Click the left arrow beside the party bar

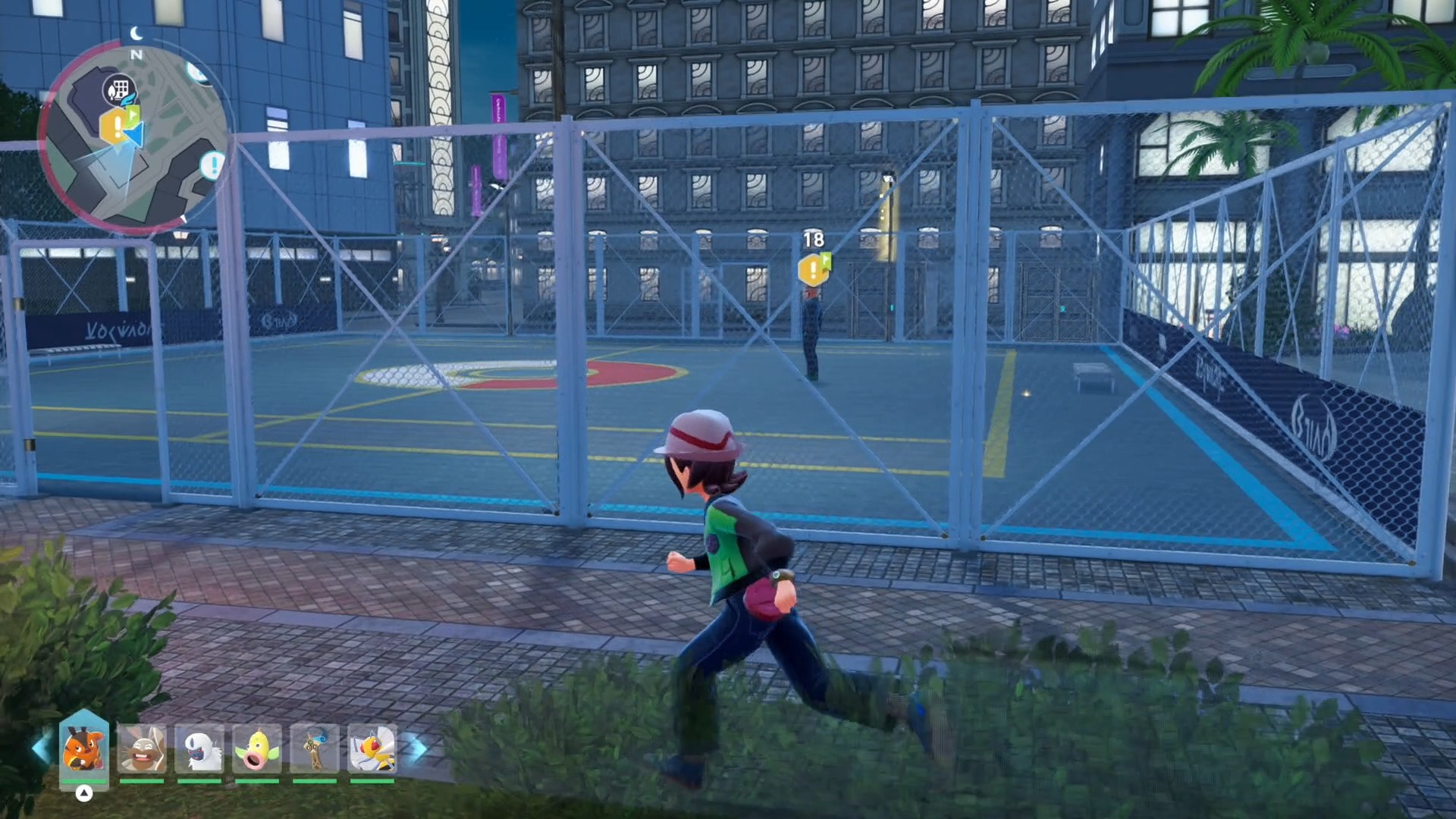41,748
